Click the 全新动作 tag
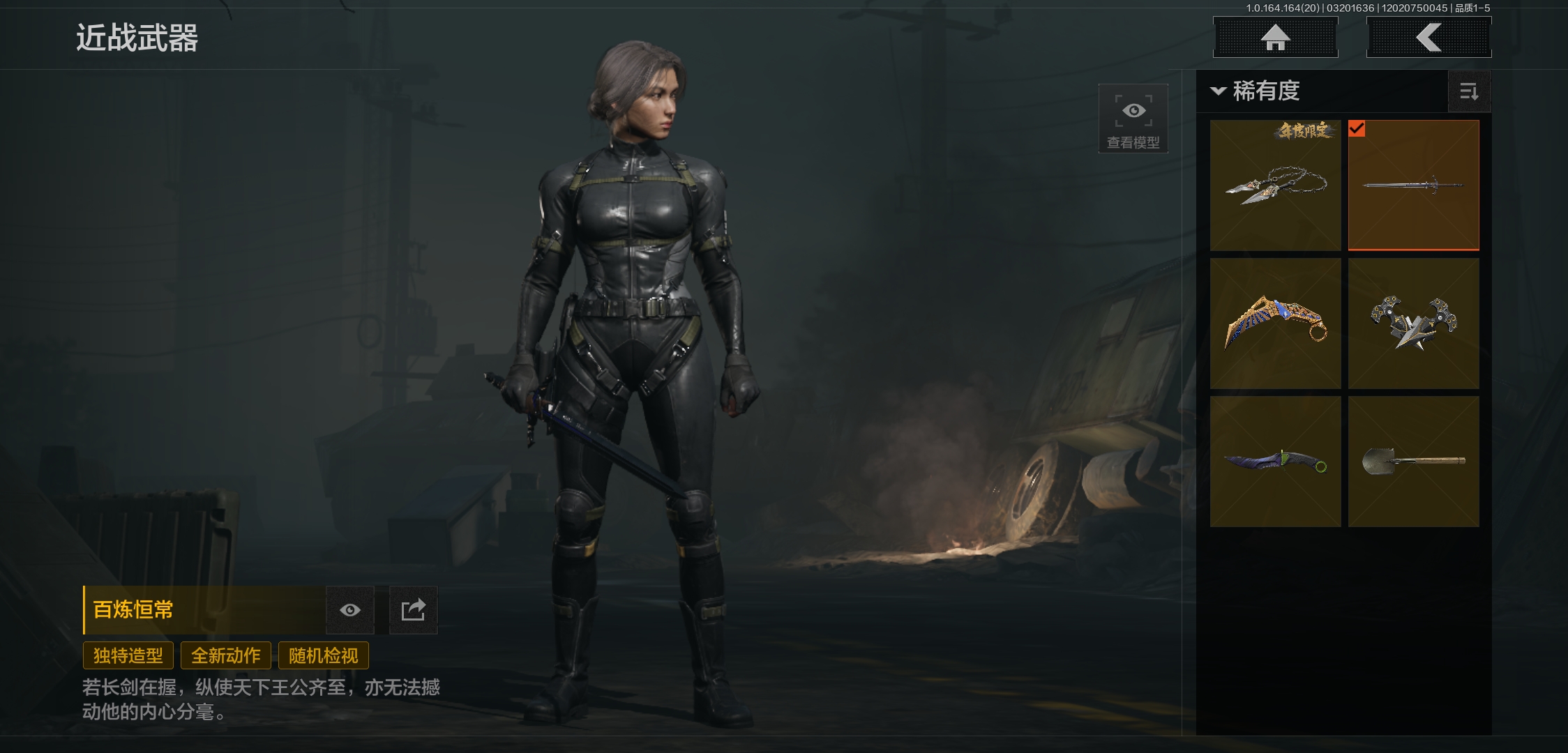 (x=226, y=655)
